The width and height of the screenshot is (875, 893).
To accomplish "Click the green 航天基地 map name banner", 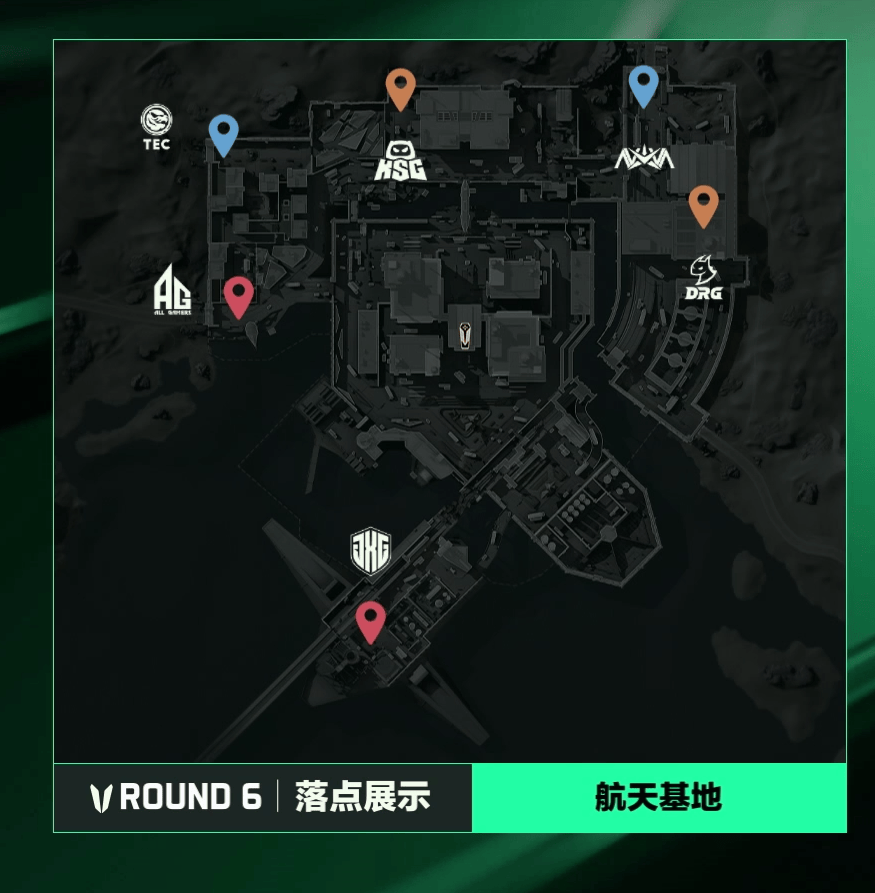I will tap(658, 798).
